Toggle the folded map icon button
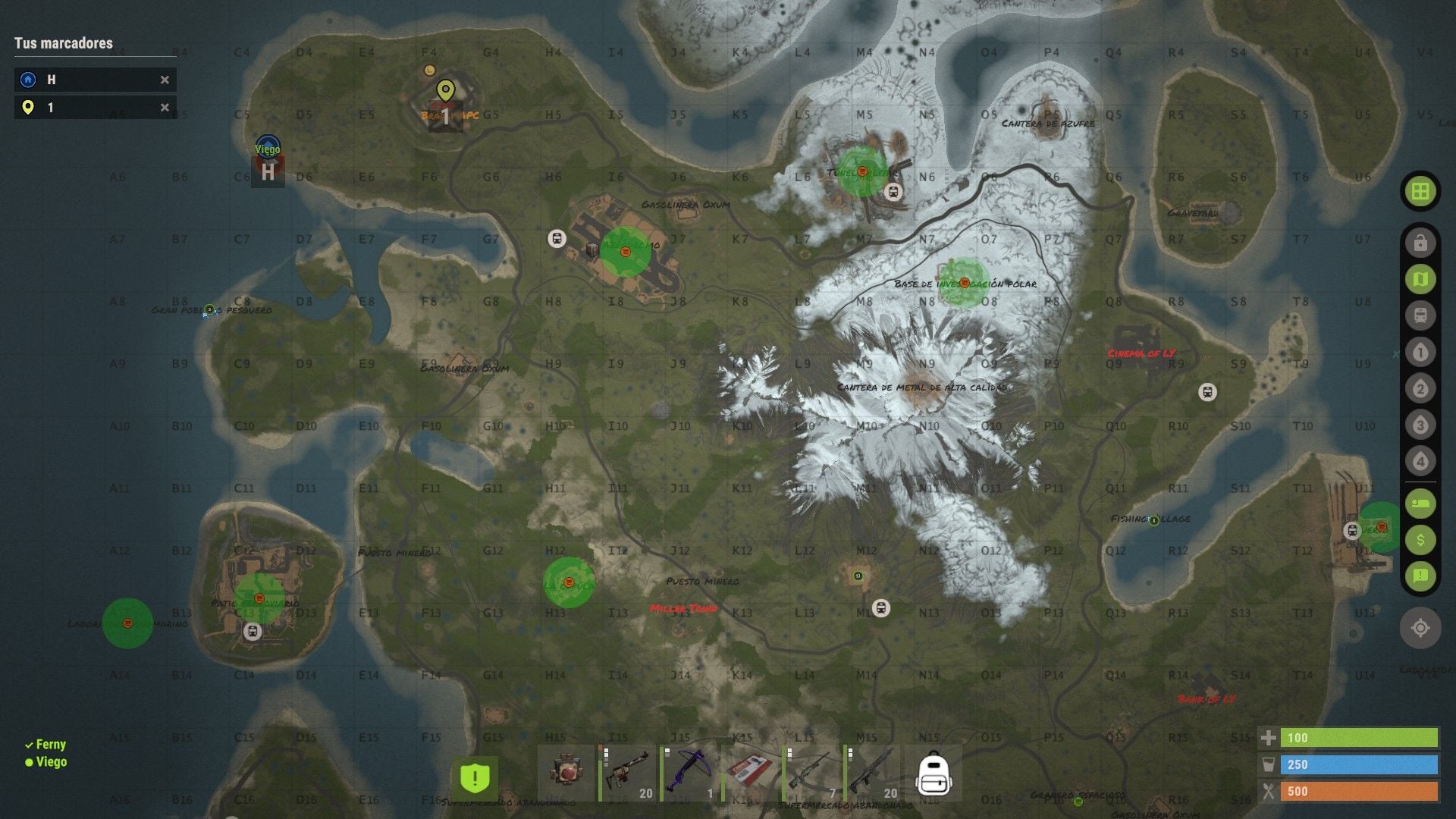Viewport: 1456px width, 819px height. [1420, 280]
